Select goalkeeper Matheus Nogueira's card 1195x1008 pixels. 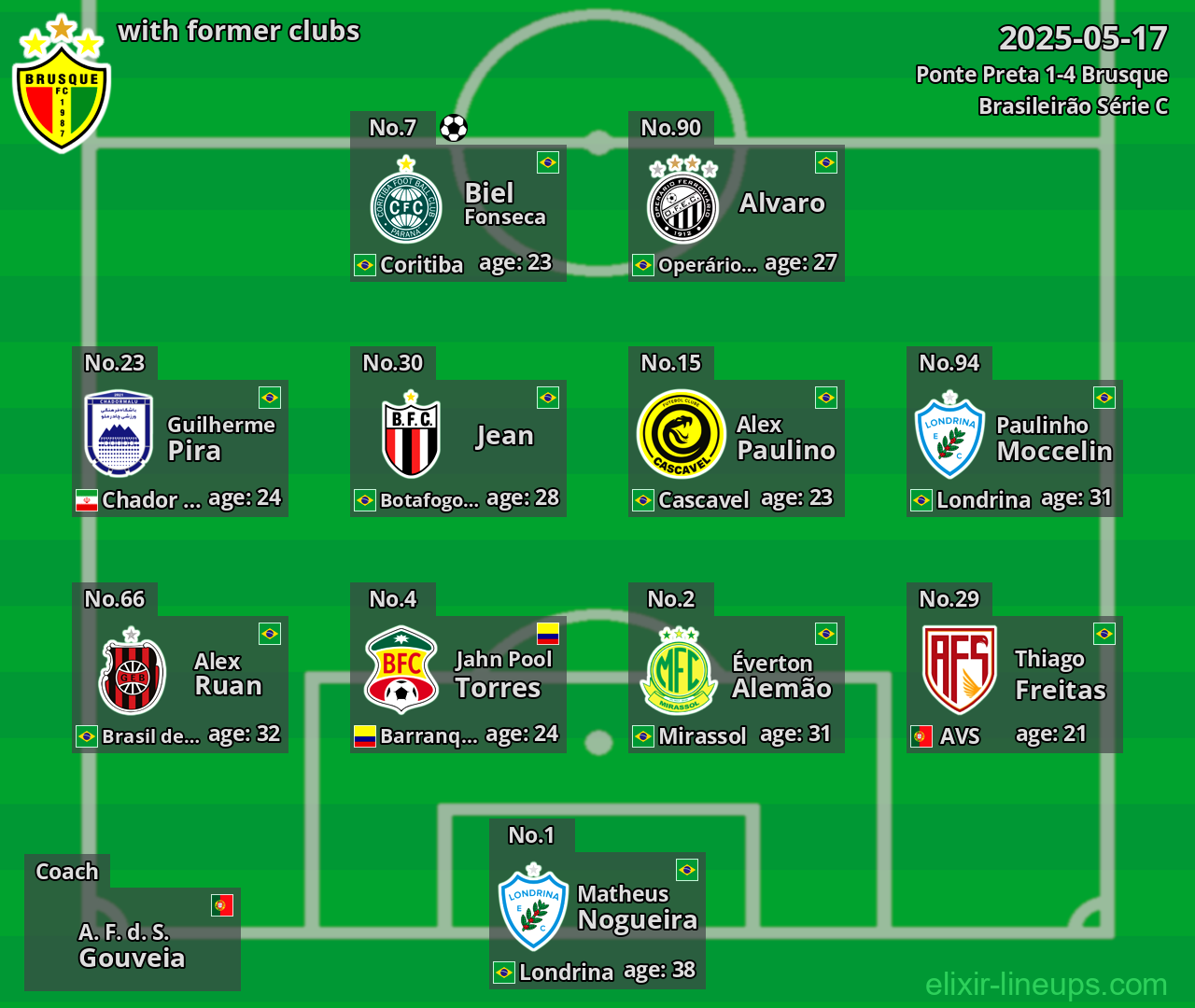tap(597, 920)
